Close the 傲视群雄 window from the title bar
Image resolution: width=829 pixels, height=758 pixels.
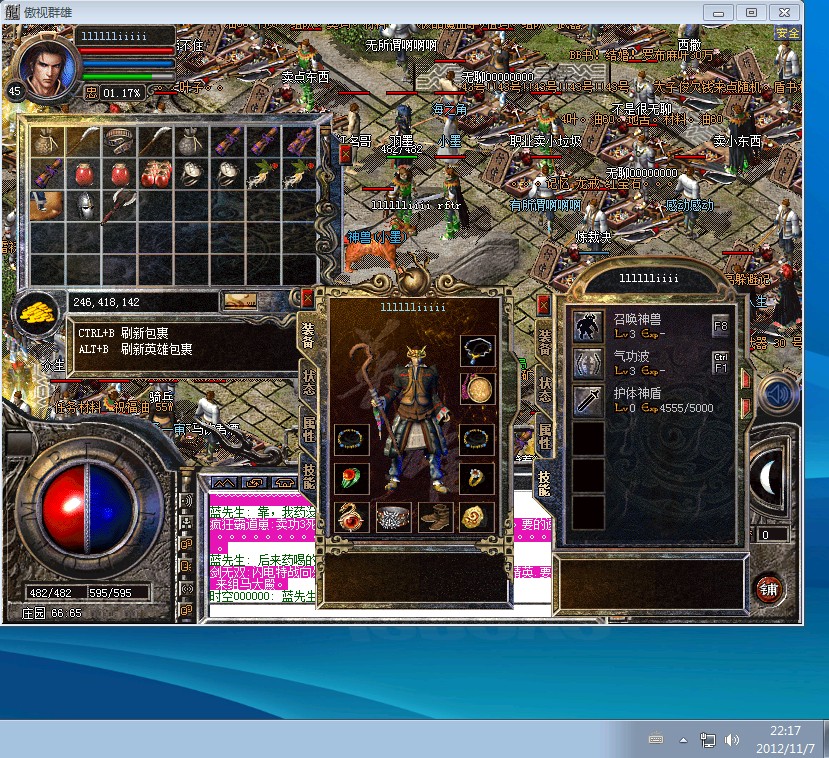tap(782, 12)
